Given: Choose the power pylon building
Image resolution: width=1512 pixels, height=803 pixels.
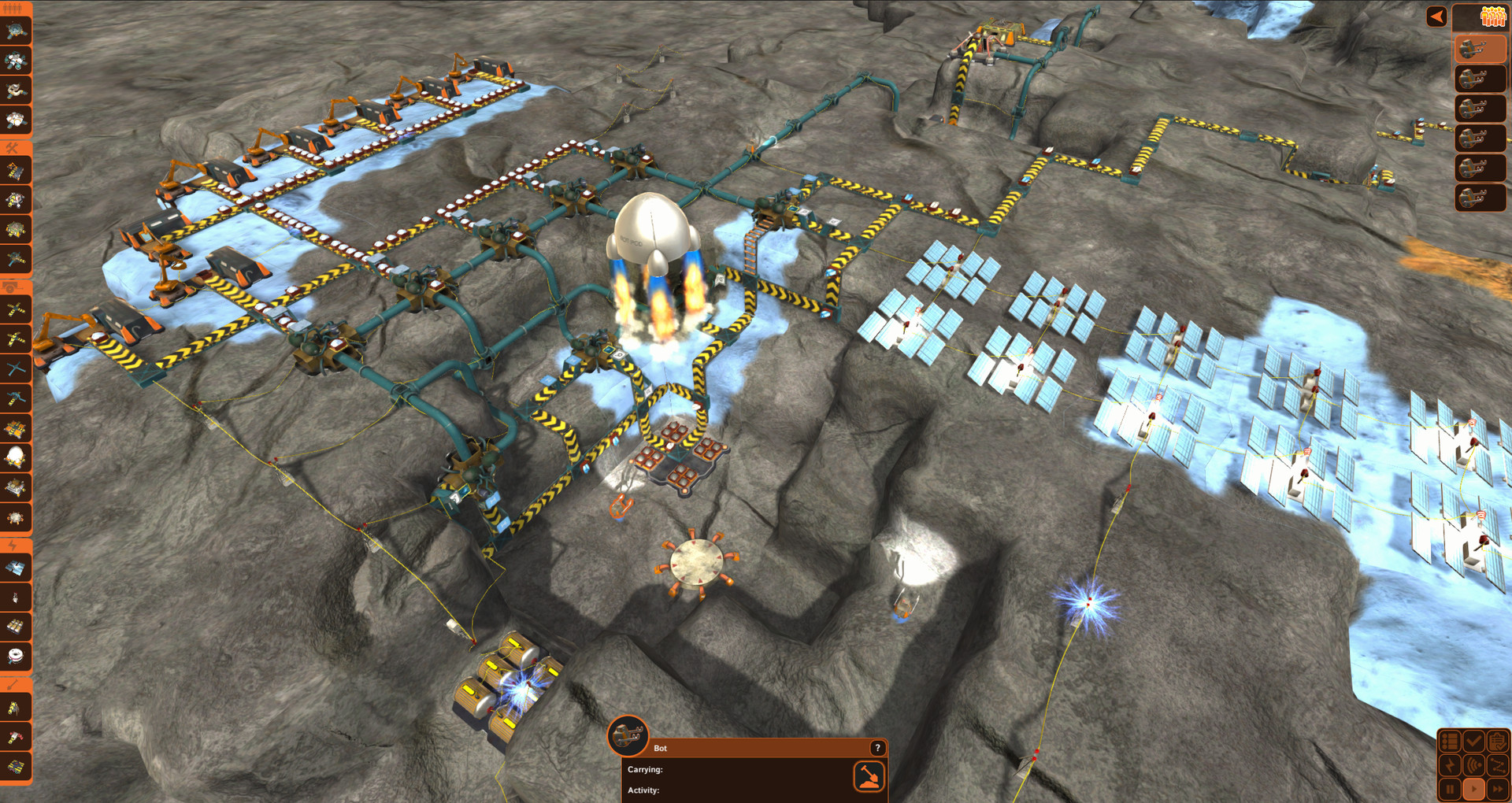Looking at the screenshot, I should coord(15,598).
